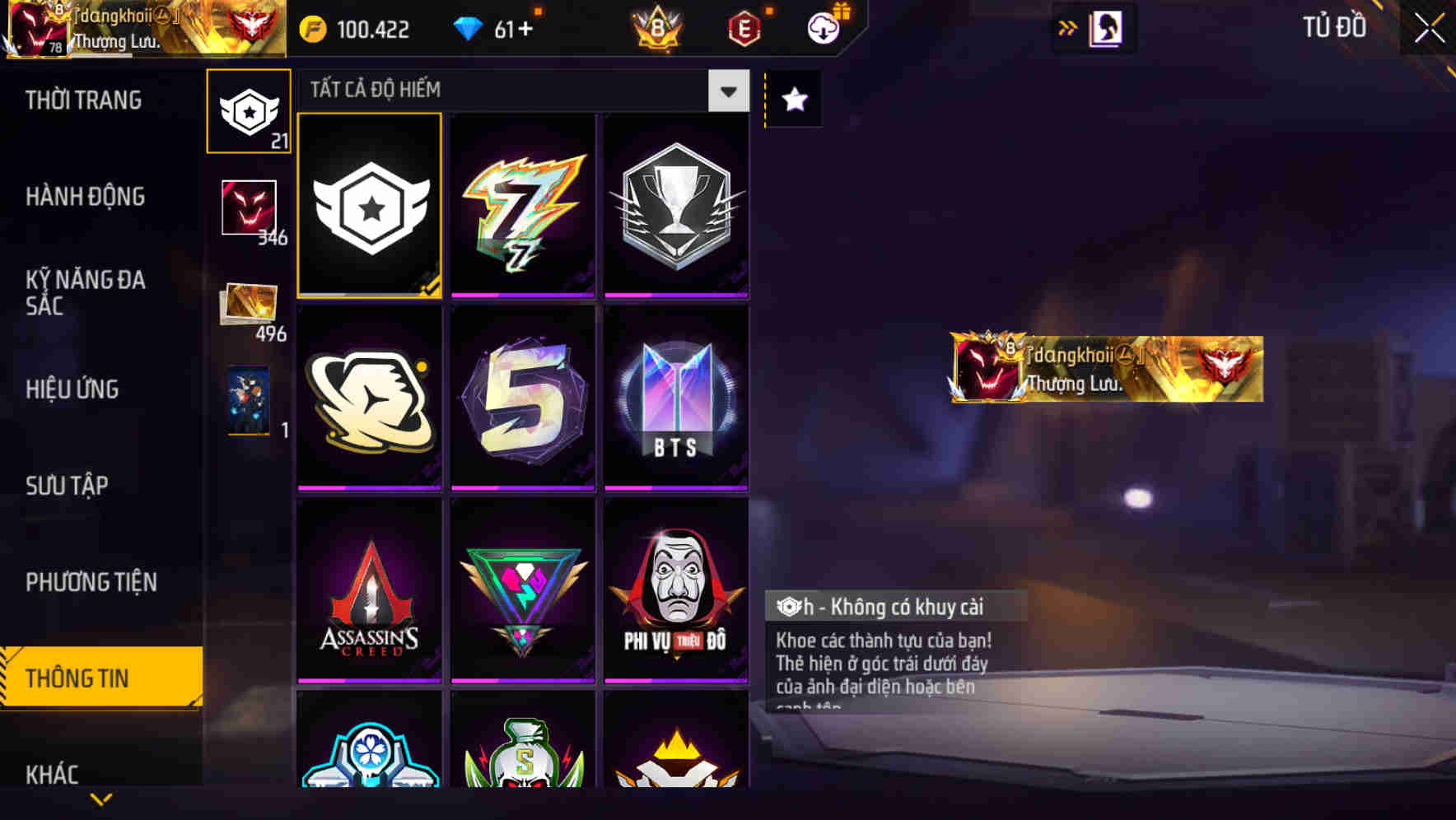This screenshot has width=1456, height=820.
Task: View the diamond balance showing 61+
Action: pyautogui.click(x=499, y=26)
